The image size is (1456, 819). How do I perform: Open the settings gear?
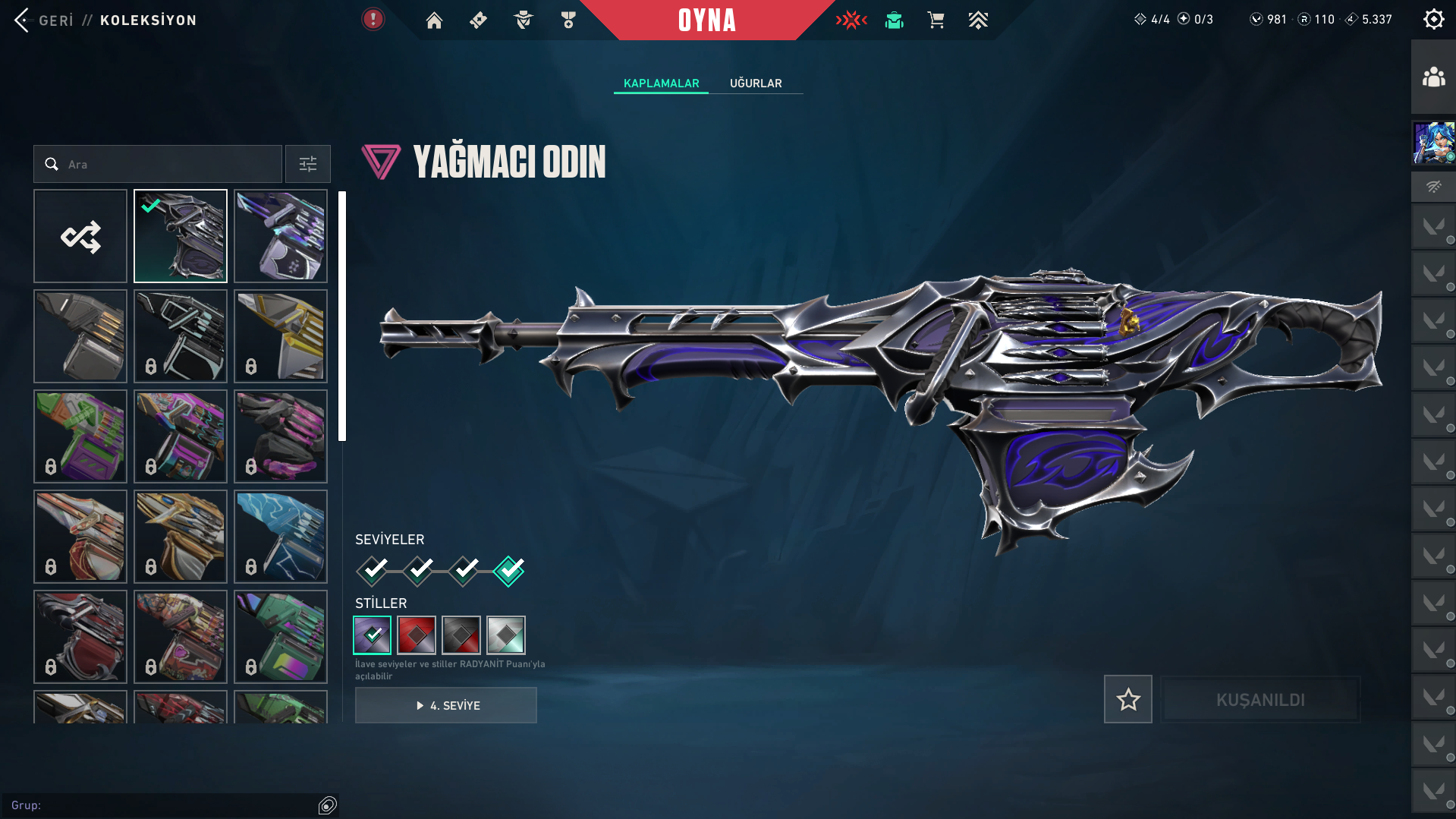1433,20
